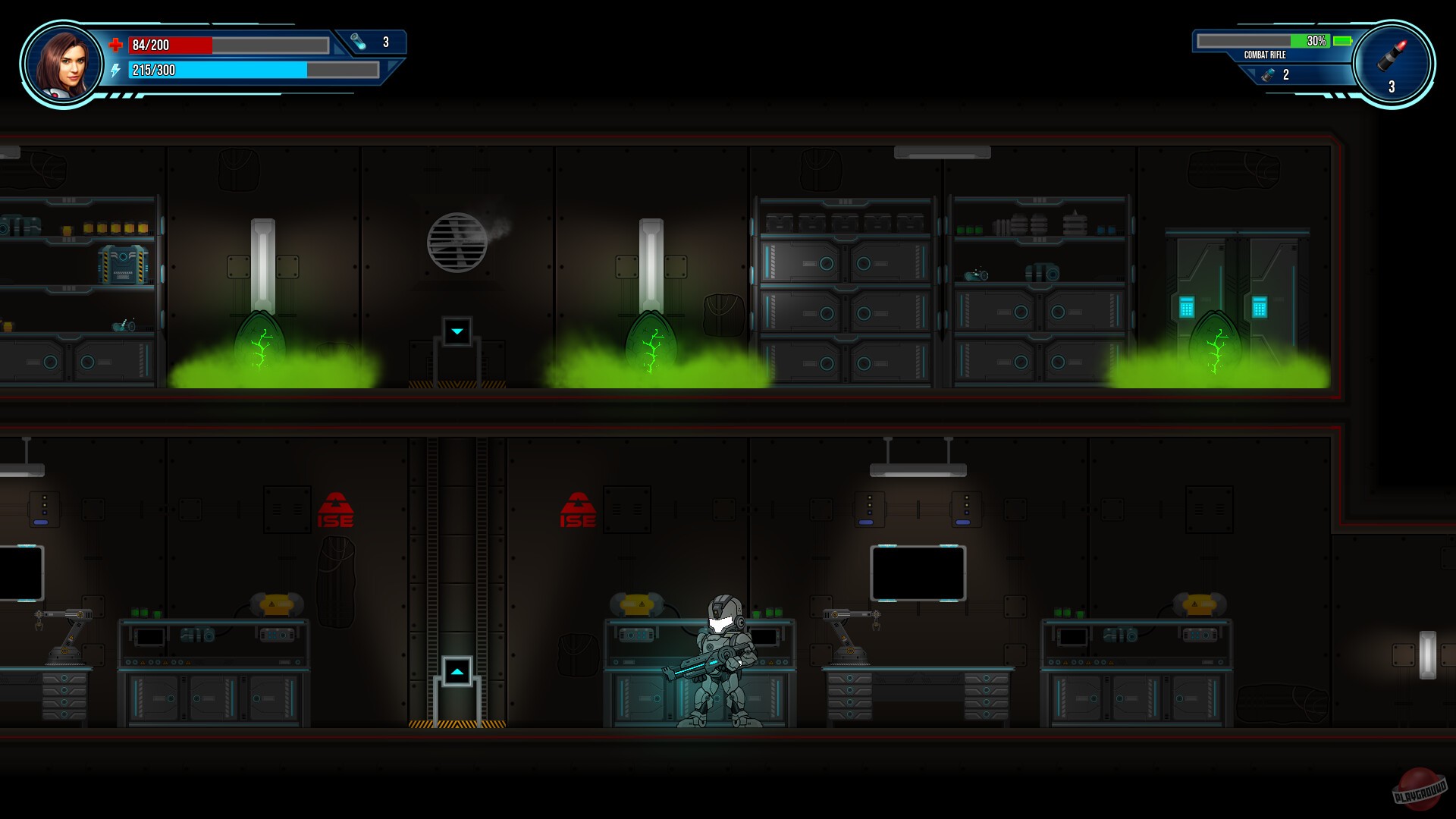The width and height of the screenshot is (1456, 819).
Task: Select the blue grenade icon with count 2
Action: click(x=1268, y=74)
